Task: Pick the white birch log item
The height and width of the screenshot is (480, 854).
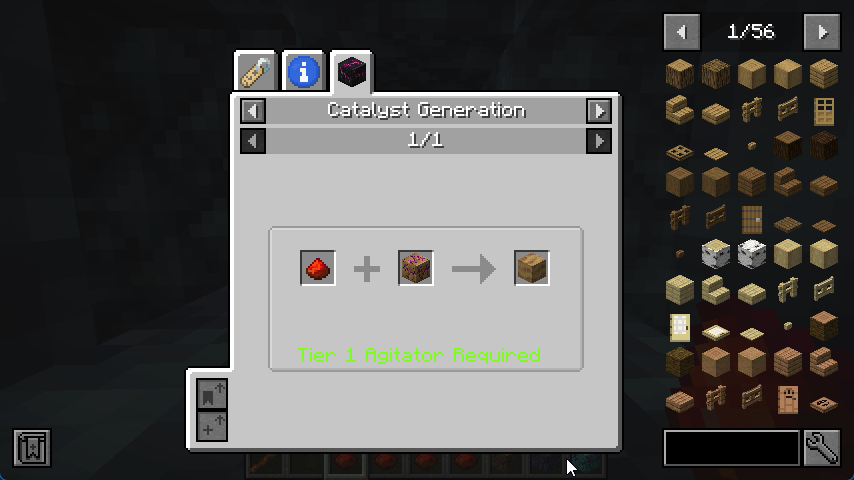Action: coord(716,254)
